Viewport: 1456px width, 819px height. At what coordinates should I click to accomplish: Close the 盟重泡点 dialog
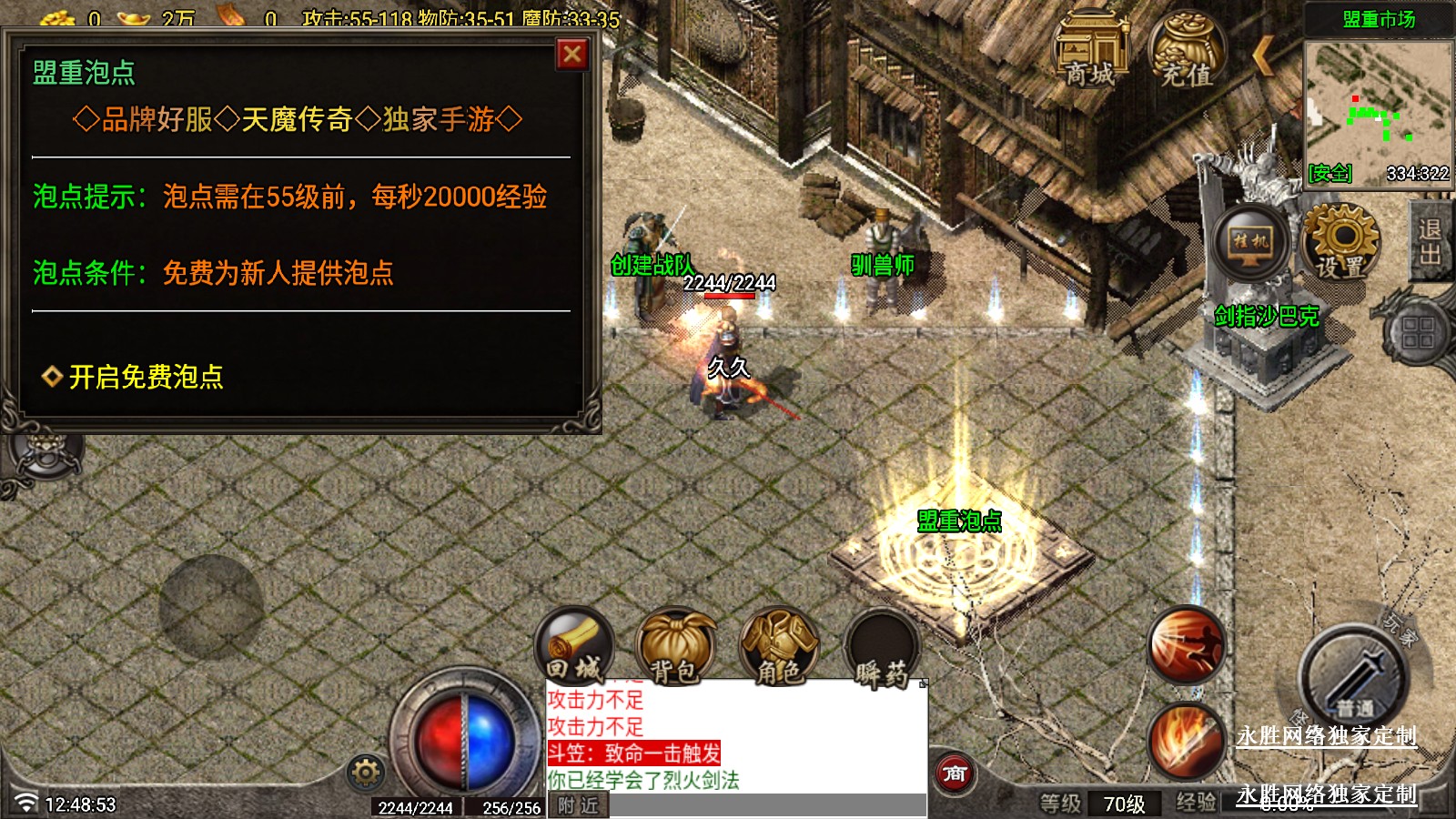point(572,55)
